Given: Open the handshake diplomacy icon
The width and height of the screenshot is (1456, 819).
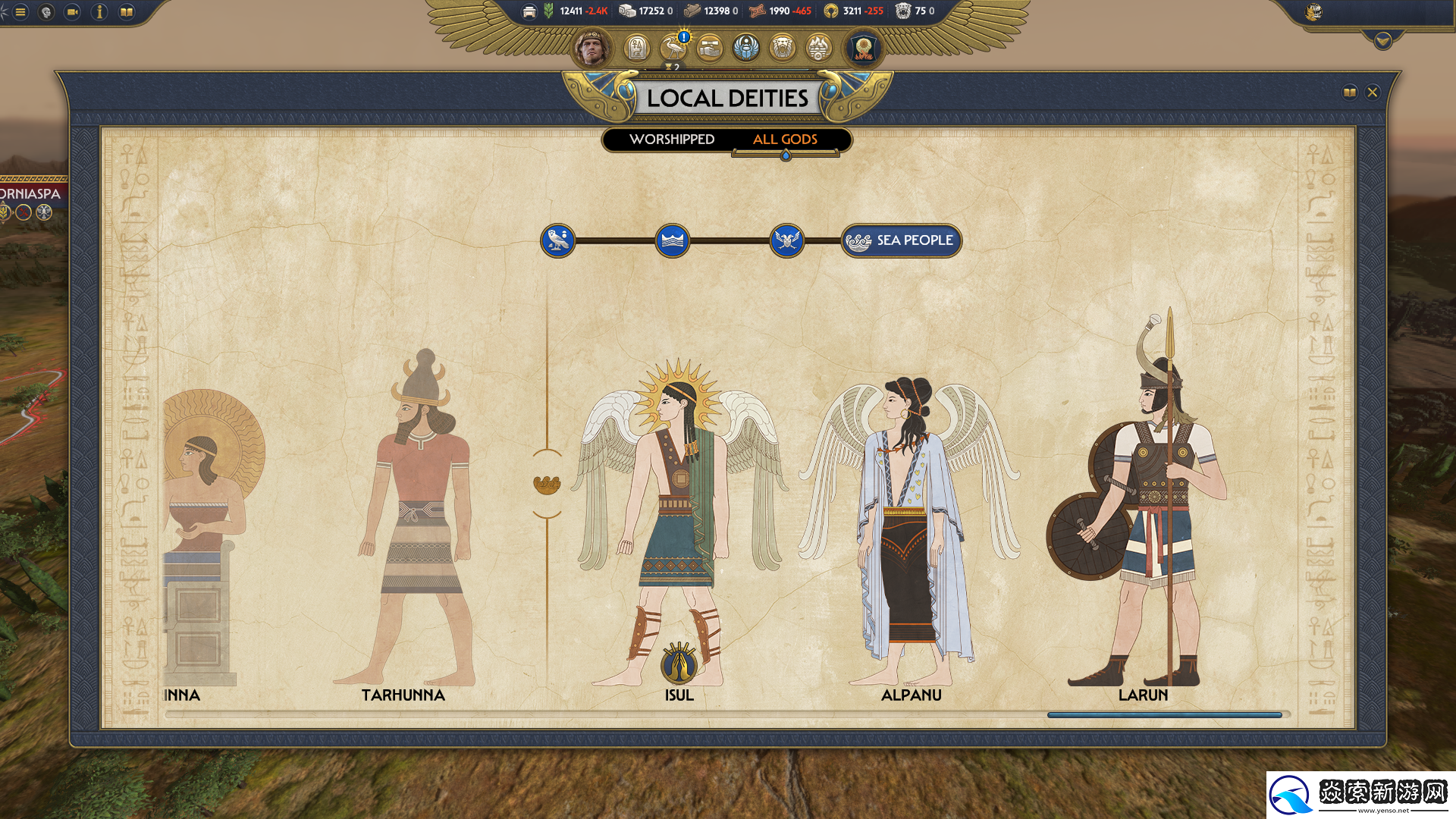Looking at the screenshot, I should point(710,49).
